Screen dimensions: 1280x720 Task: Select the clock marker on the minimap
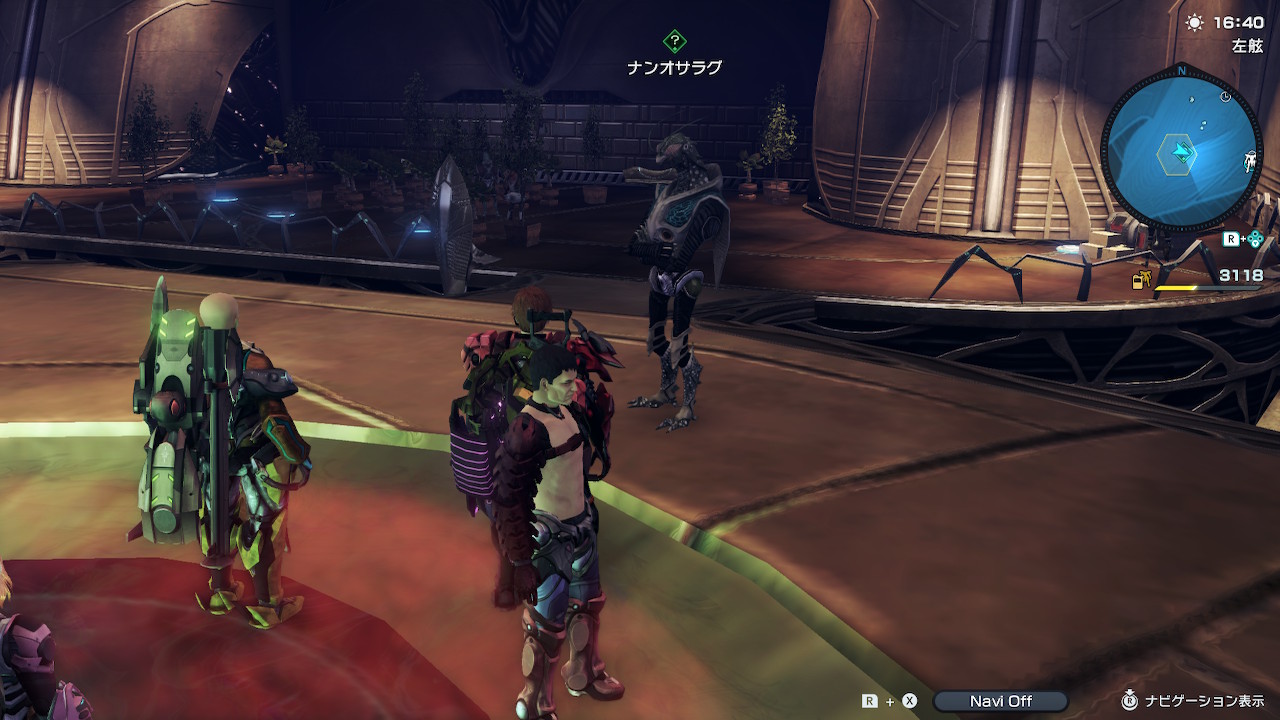tap(1226, 97)
